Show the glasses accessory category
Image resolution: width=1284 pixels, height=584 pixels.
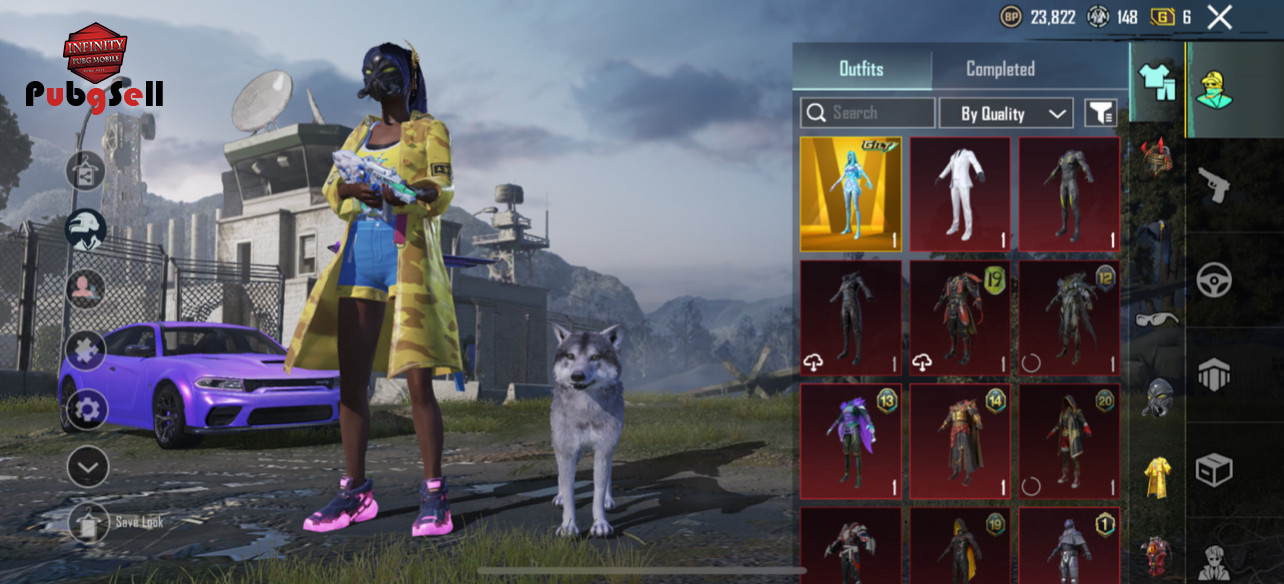[x=1157, y=319]
